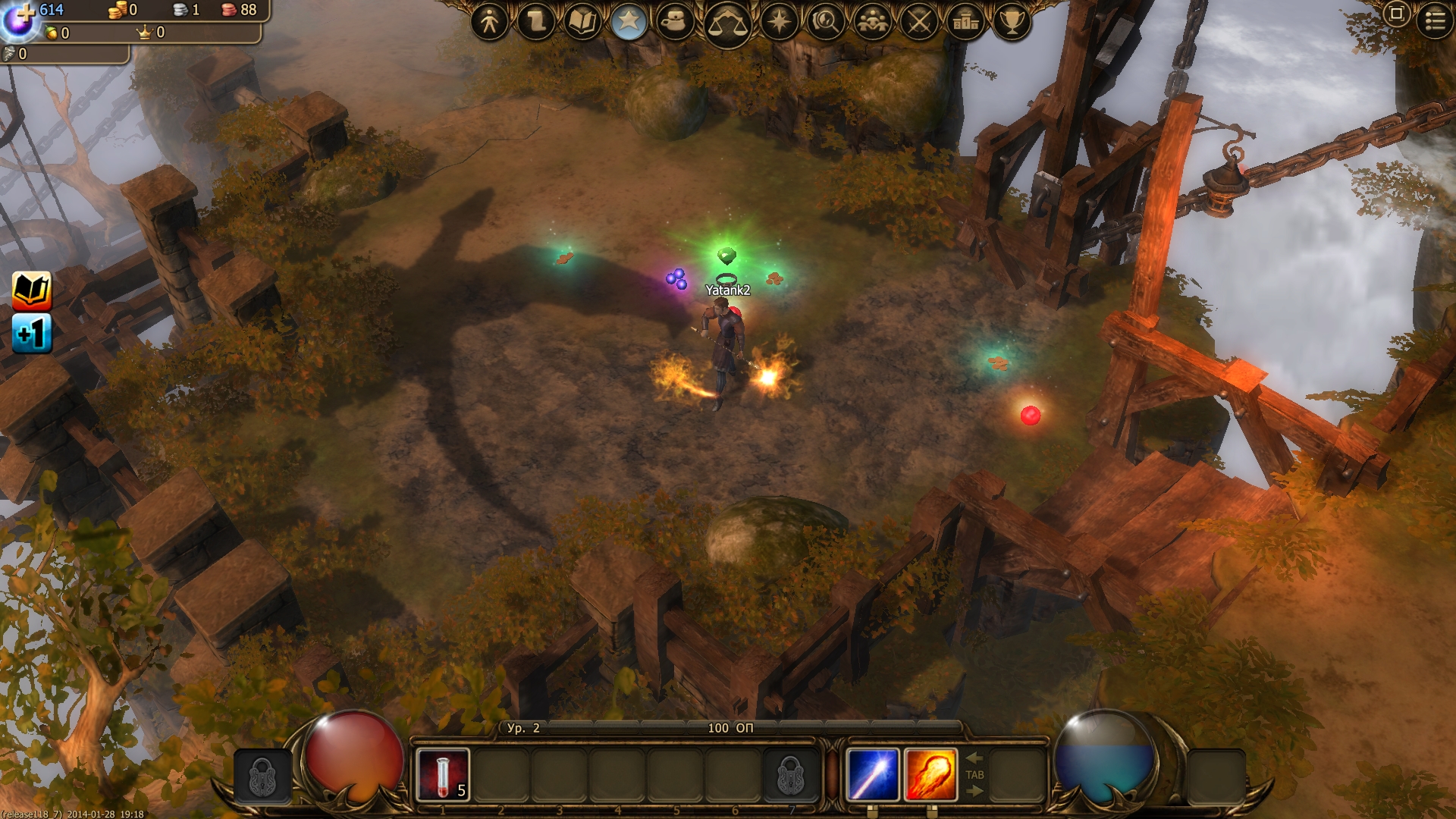Open the open-book journal icon
Screen dimensions: 1456x819
tap(582, 22)
